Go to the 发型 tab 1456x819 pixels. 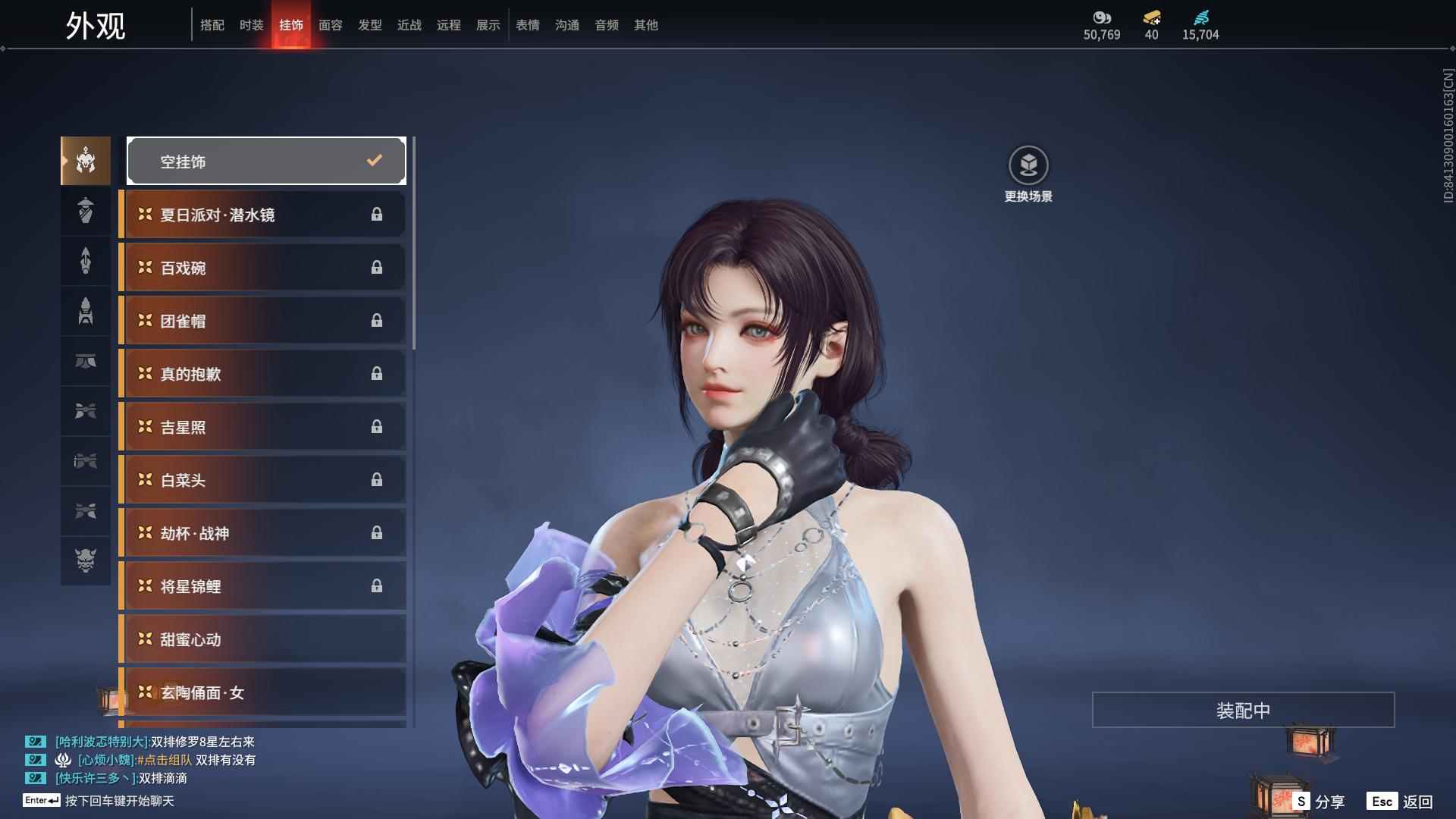[369, 25]
